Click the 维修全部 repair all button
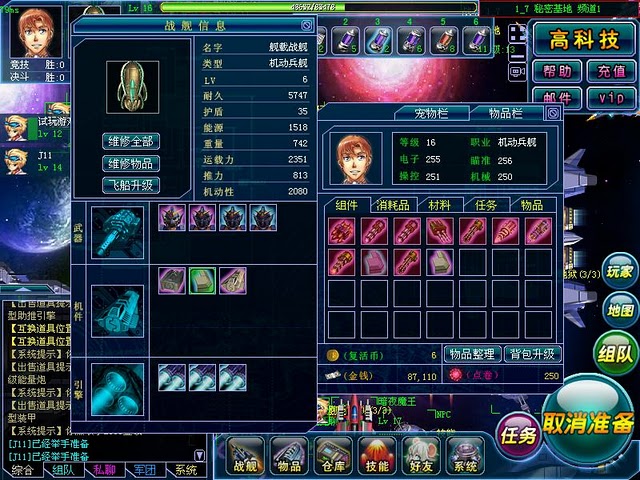Image resolution: width=640 pixels, height=480 pixels. coord(131,142)
